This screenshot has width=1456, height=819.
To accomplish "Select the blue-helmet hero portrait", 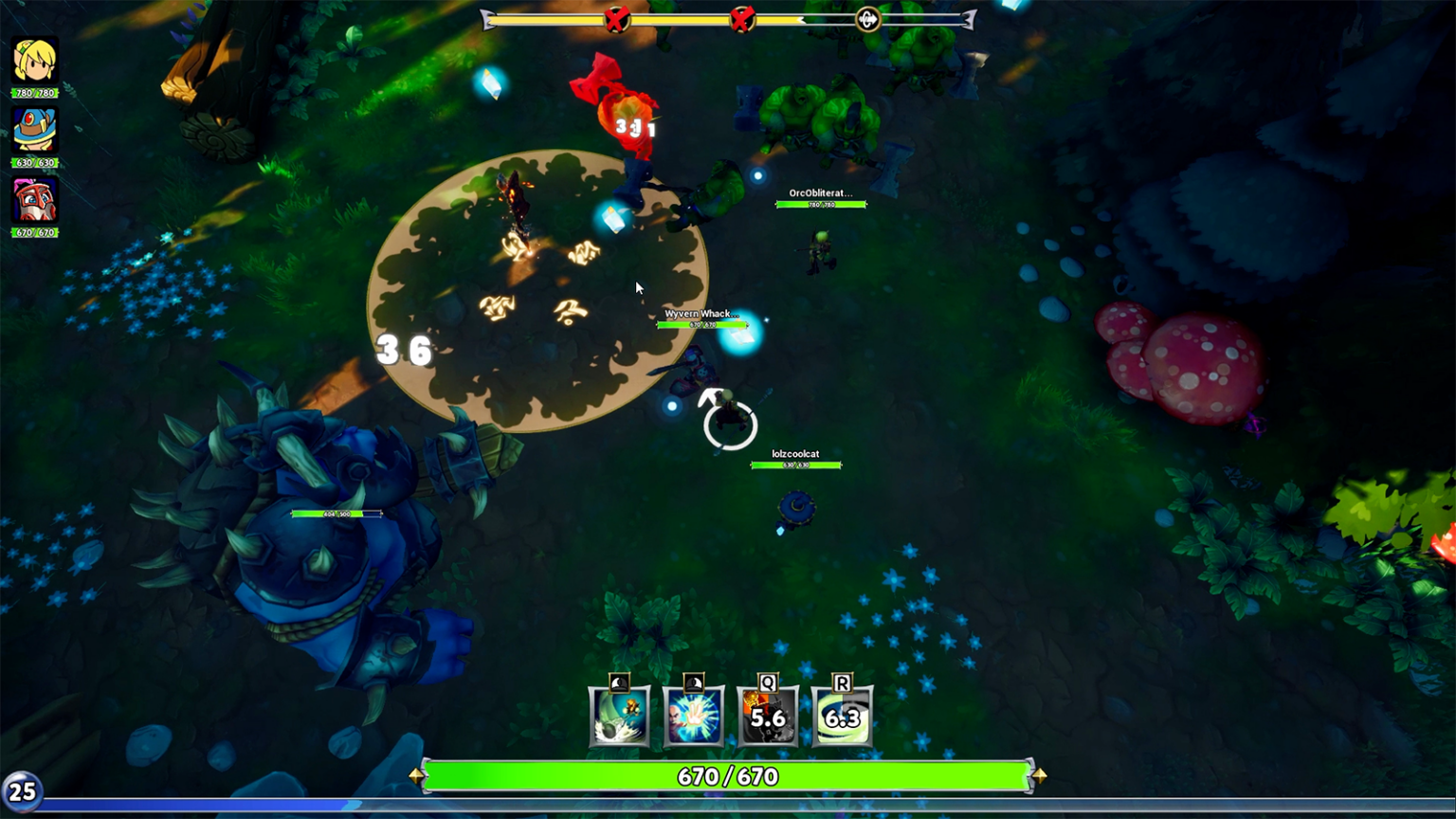I will pos(35,131).
